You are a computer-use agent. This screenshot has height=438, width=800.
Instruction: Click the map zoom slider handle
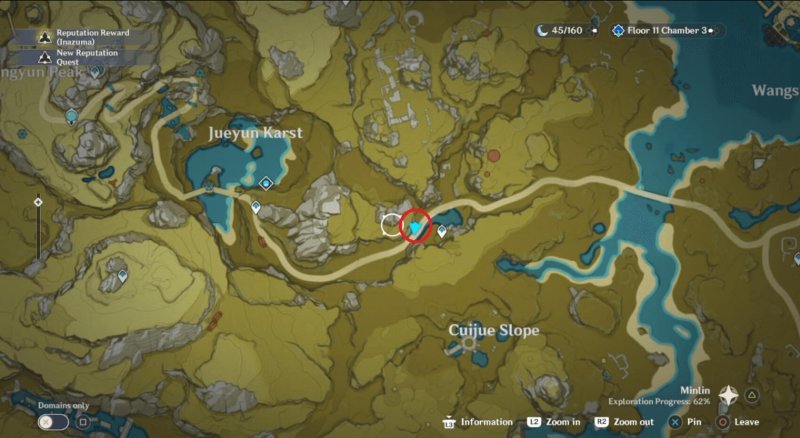coord(38,202)
